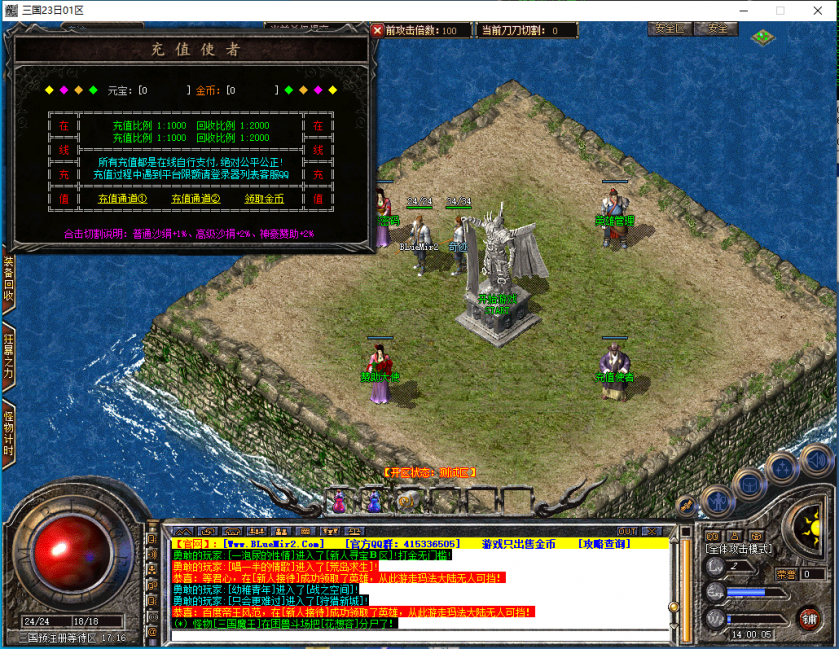Viewport: 840px width, 649px height.
Task: Open recharge channel ② link (充值通道②)
Action: [x=195, y=199]
